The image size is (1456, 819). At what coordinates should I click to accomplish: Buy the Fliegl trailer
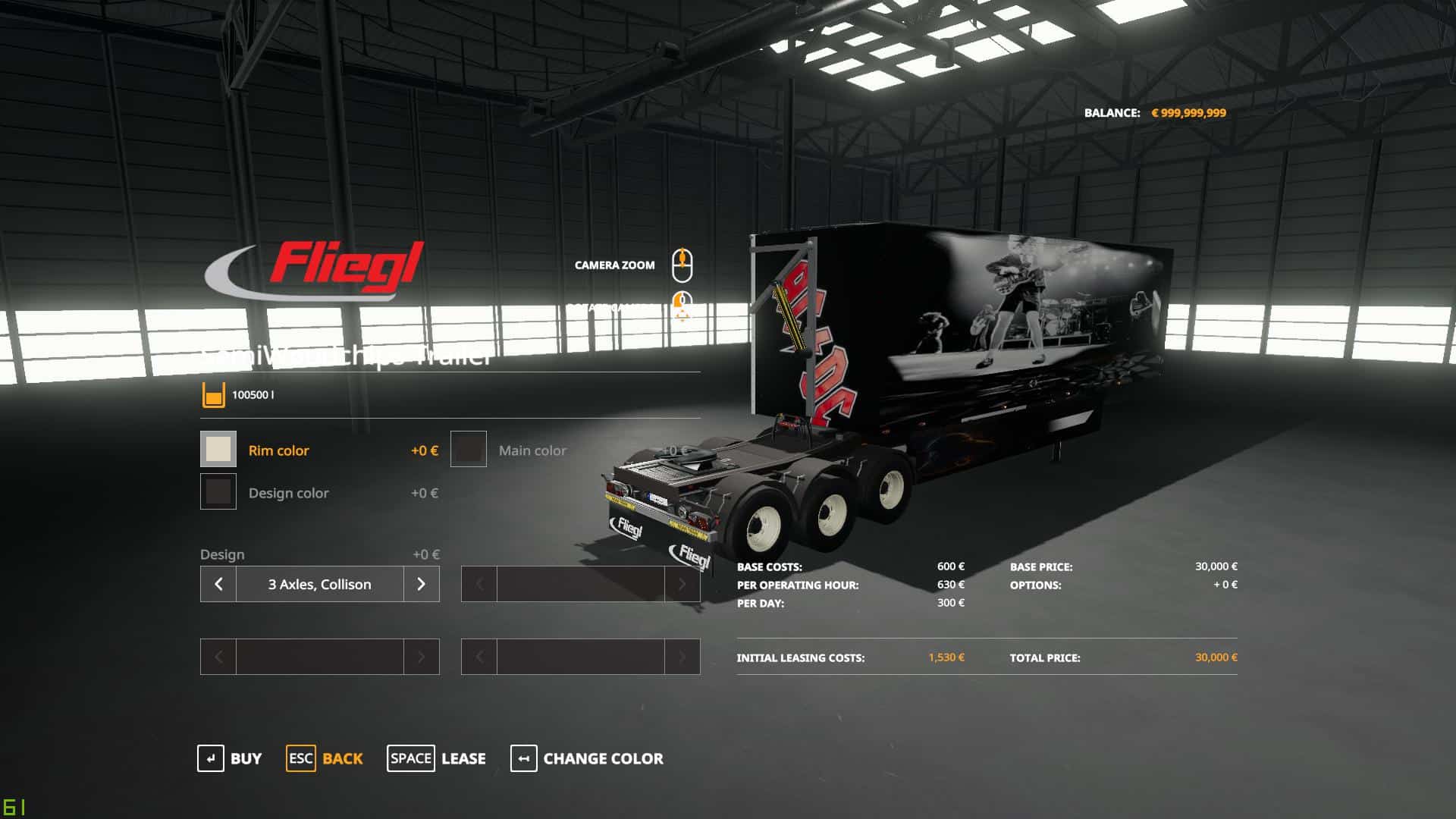point(229,758)
